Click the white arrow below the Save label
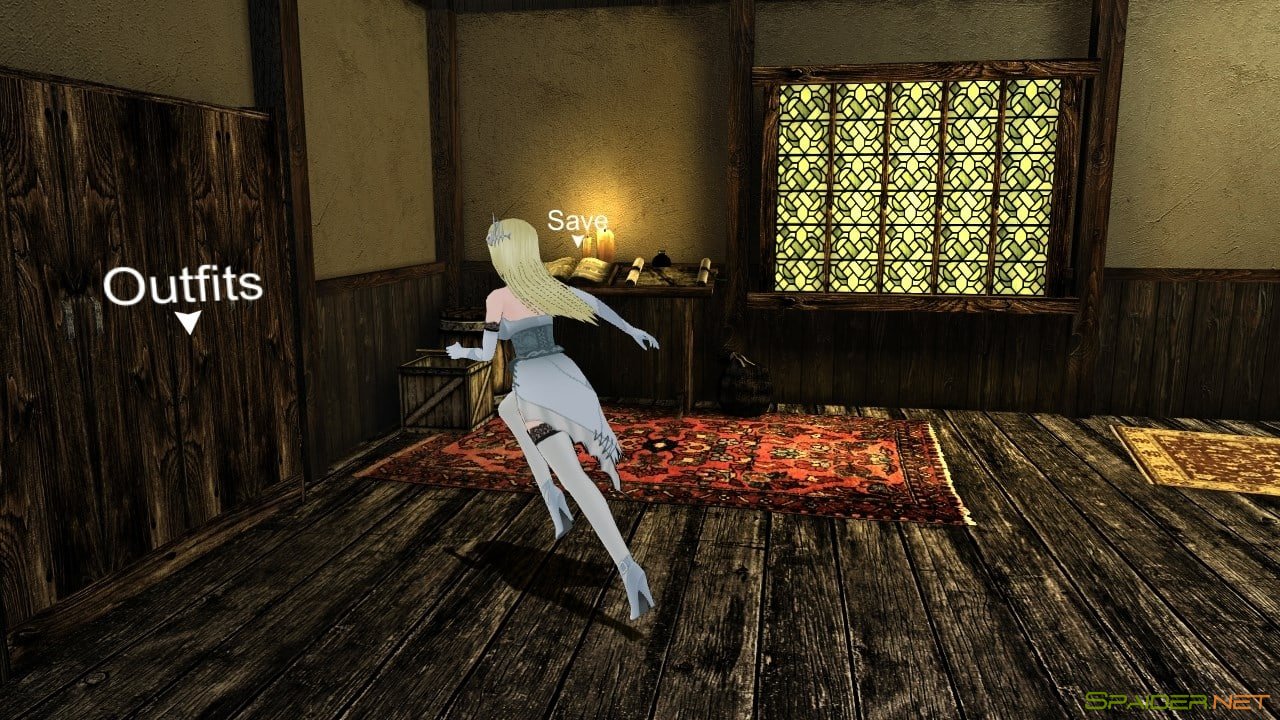Screen dimensions: 1280x720 (x=577, y=240)
